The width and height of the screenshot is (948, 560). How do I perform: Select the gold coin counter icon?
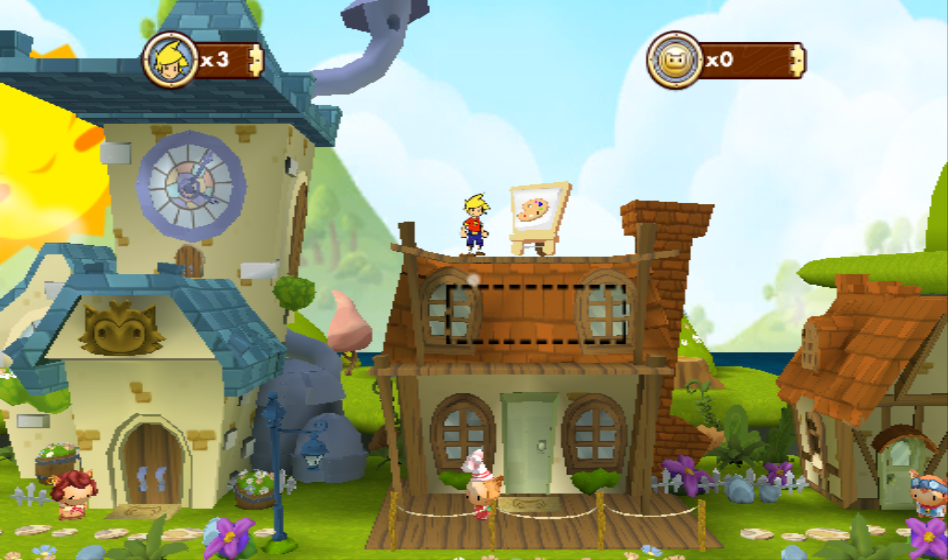click(x=674, y=60)
